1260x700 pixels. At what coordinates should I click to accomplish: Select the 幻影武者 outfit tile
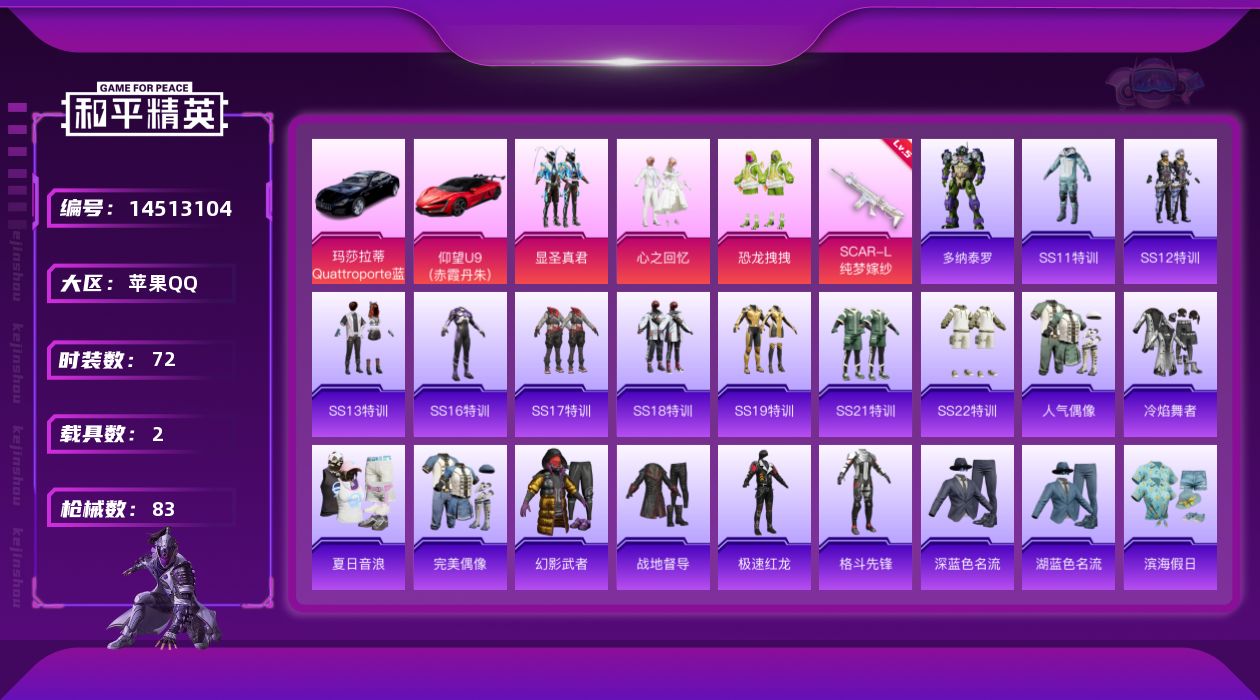pos(561,517)
